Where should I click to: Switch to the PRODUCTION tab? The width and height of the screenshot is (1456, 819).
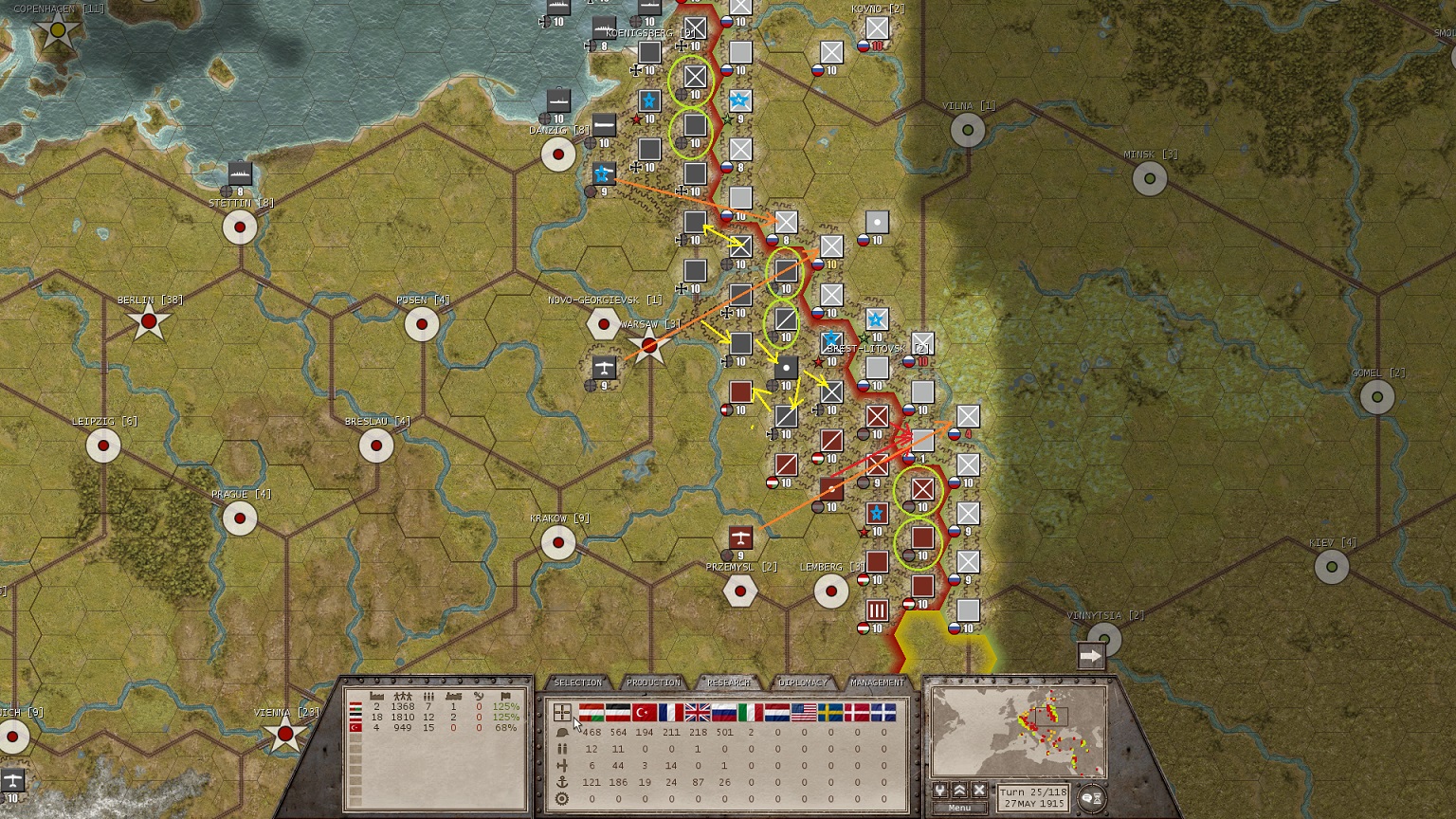click(x=654, y=683)
